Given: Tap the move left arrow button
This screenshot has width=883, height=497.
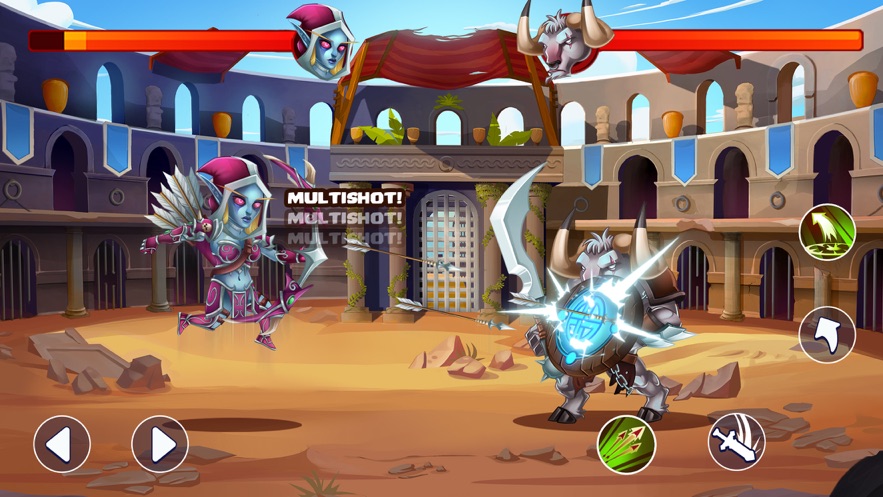Looking at the screenshot, I should pos(62,444).
